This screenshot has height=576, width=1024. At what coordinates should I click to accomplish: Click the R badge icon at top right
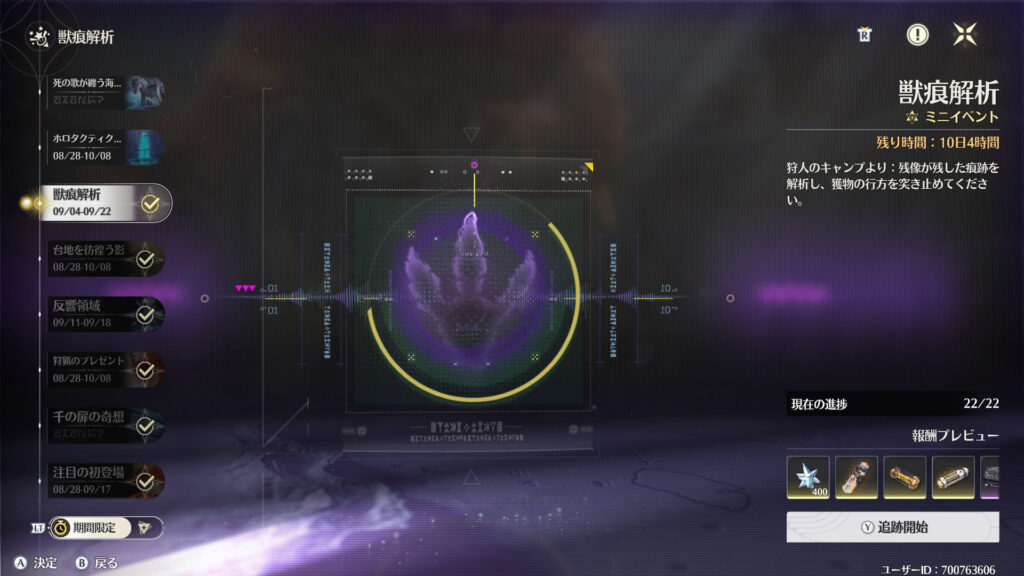click(864, 35)
